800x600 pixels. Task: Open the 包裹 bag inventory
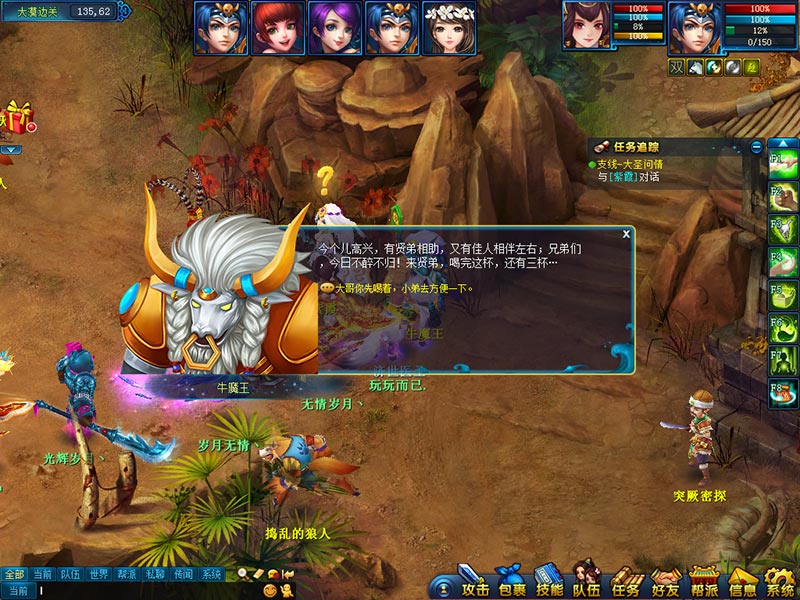[511, 582]
